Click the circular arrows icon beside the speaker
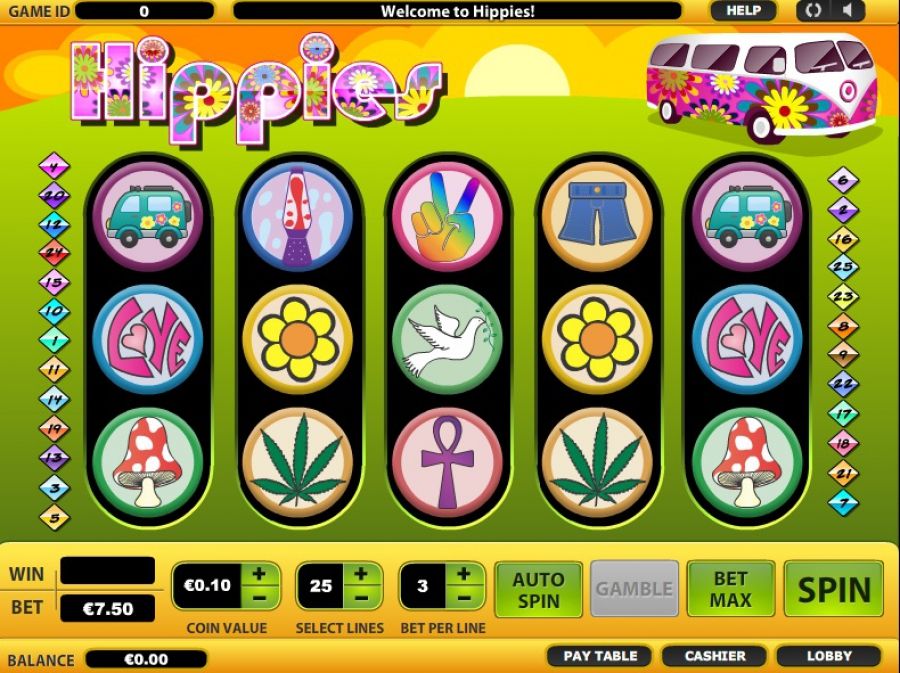The height and width of the screenshot is (673, 900). point(814,11)
